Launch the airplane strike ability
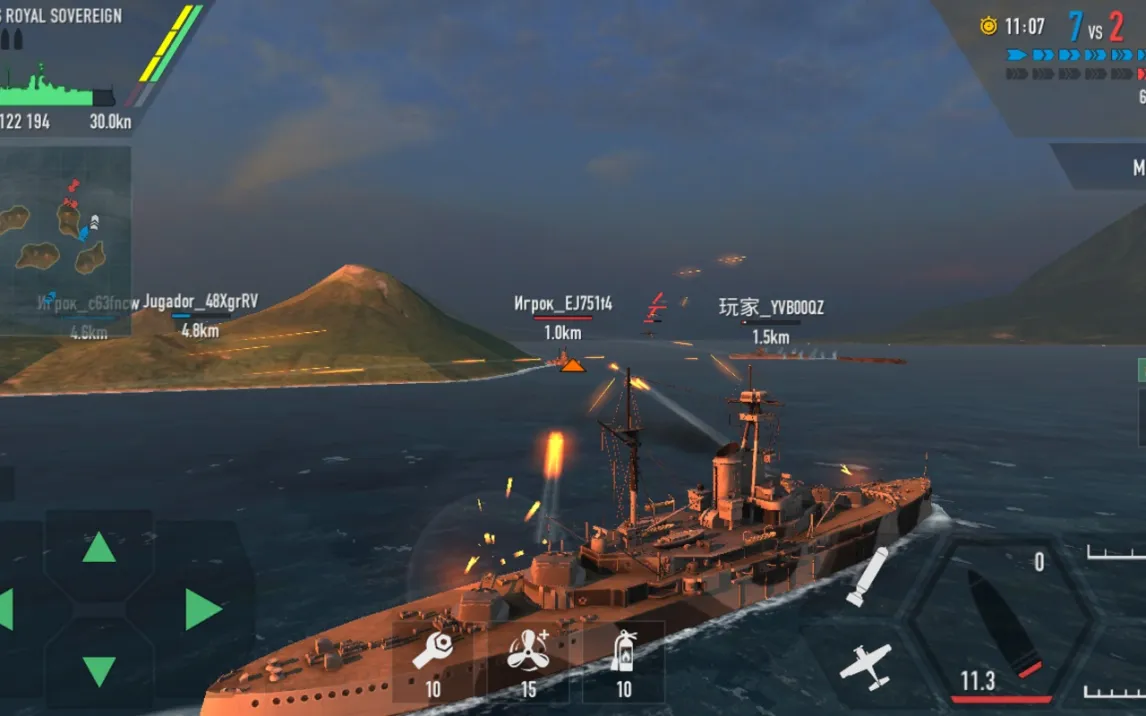 click(865, 666)
